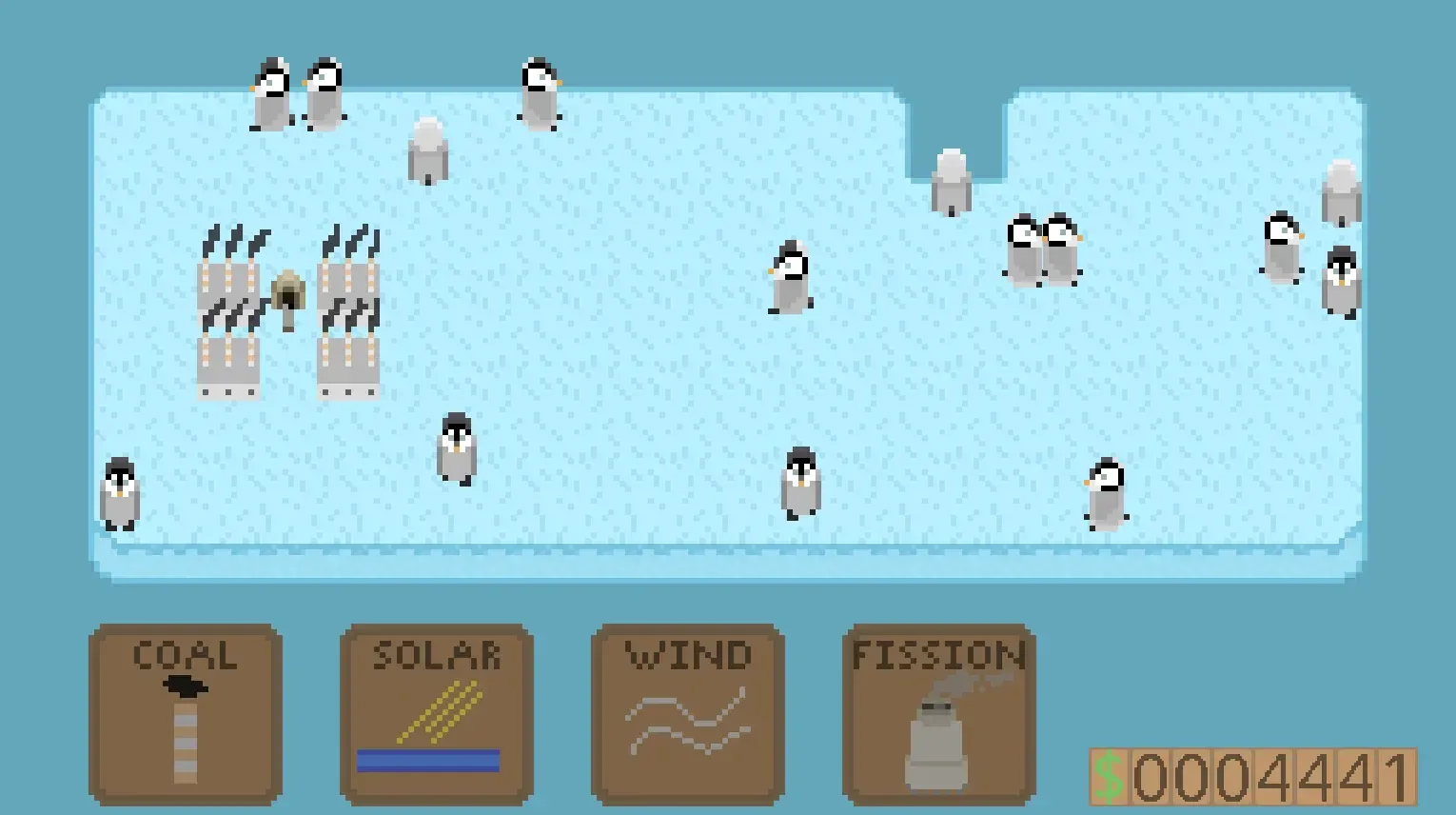Image resolution: width=1456 pixels, height=815 pixels.
Task: Select the SOLAR panel build icon
Action: 436,714
